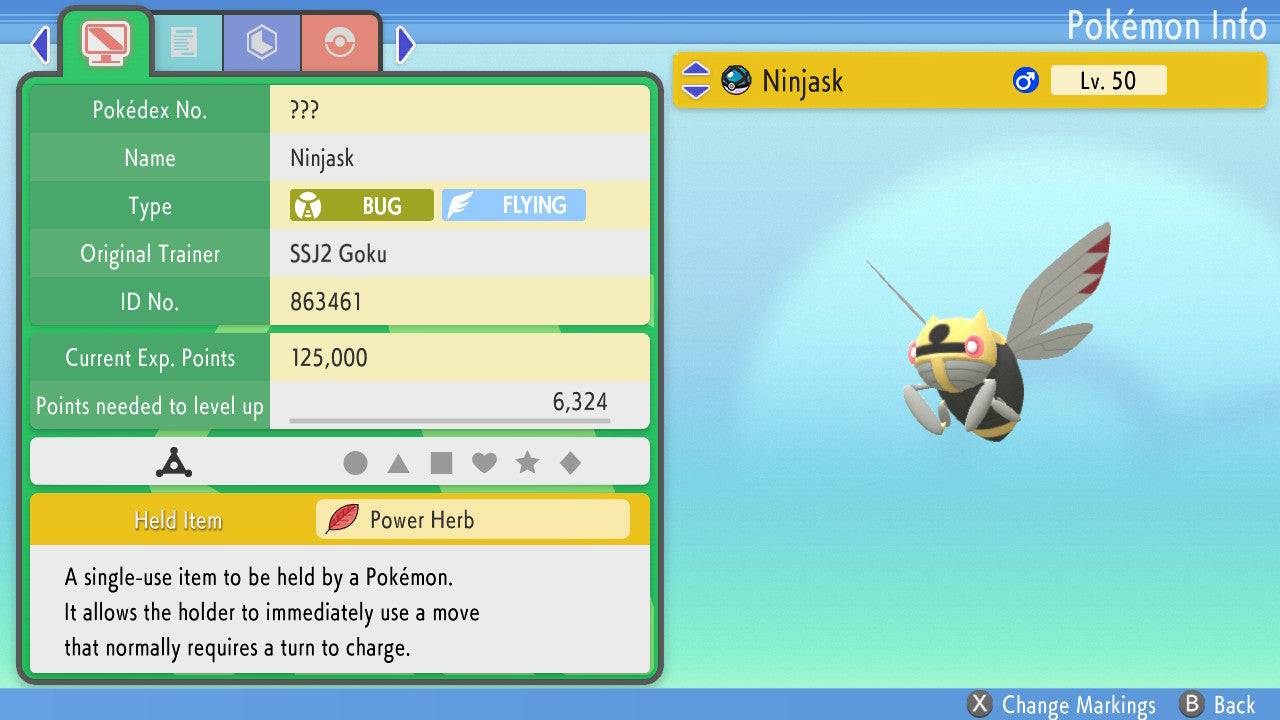Go to next tab with right arrow

click(x=405, y=44)
